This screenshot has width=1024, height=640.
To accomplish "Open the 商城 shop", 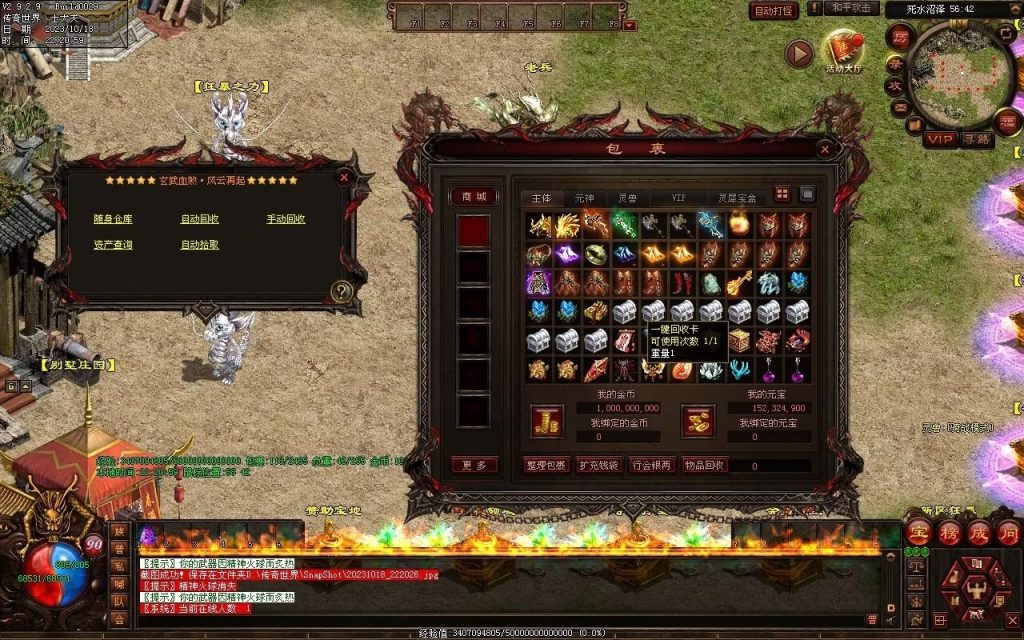I will pyautogui.click(x=473, y=197).
